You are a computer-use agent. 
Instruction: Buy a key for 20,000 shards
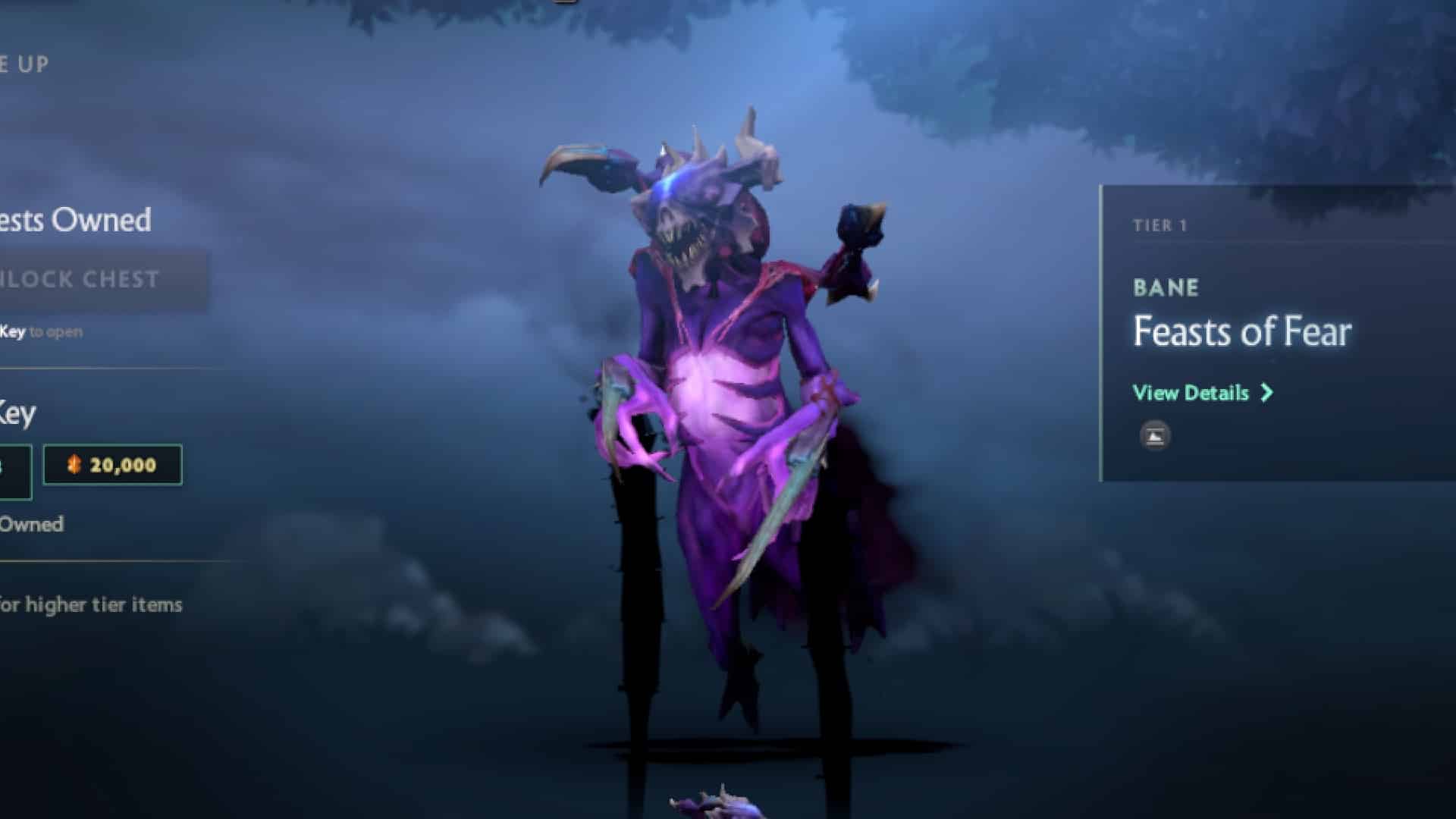pos(114,466)
